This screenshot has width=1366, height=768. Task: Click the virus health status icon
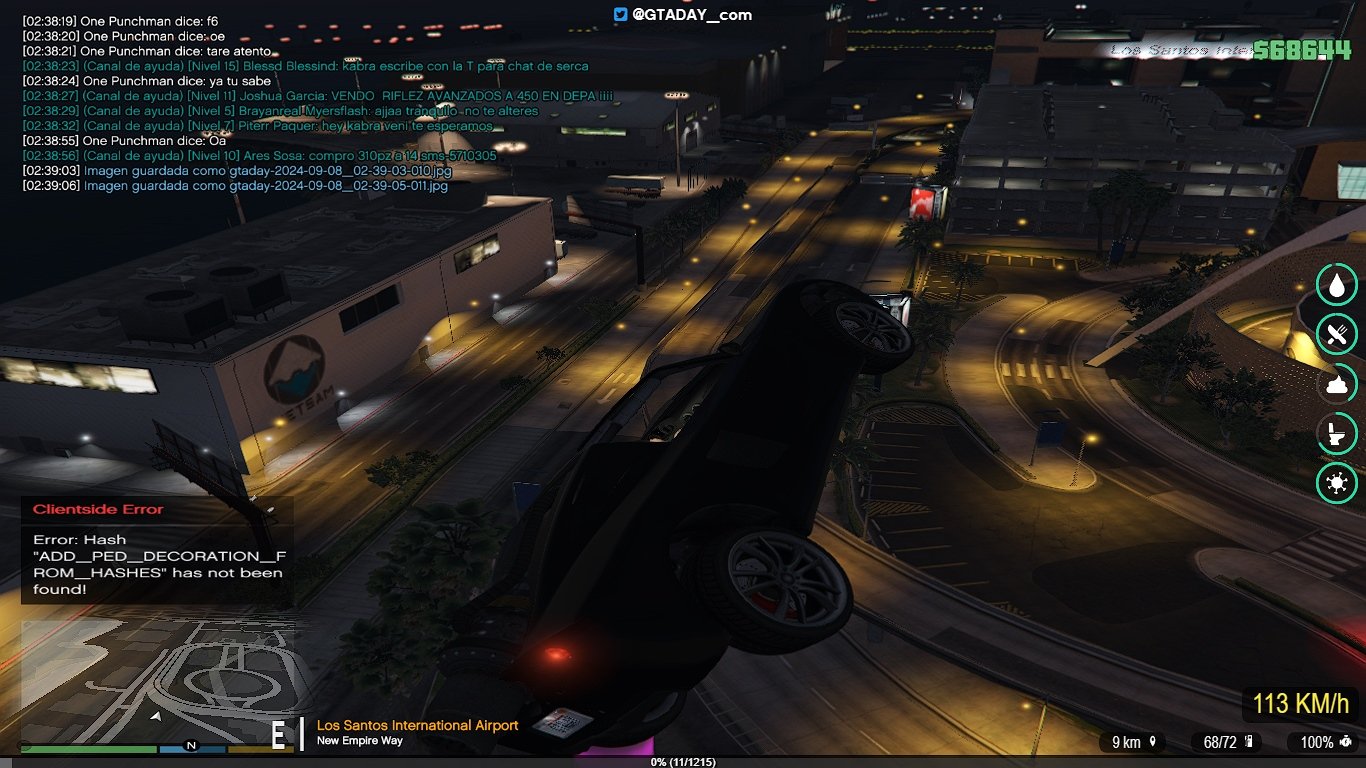[x=1336, y=483]
